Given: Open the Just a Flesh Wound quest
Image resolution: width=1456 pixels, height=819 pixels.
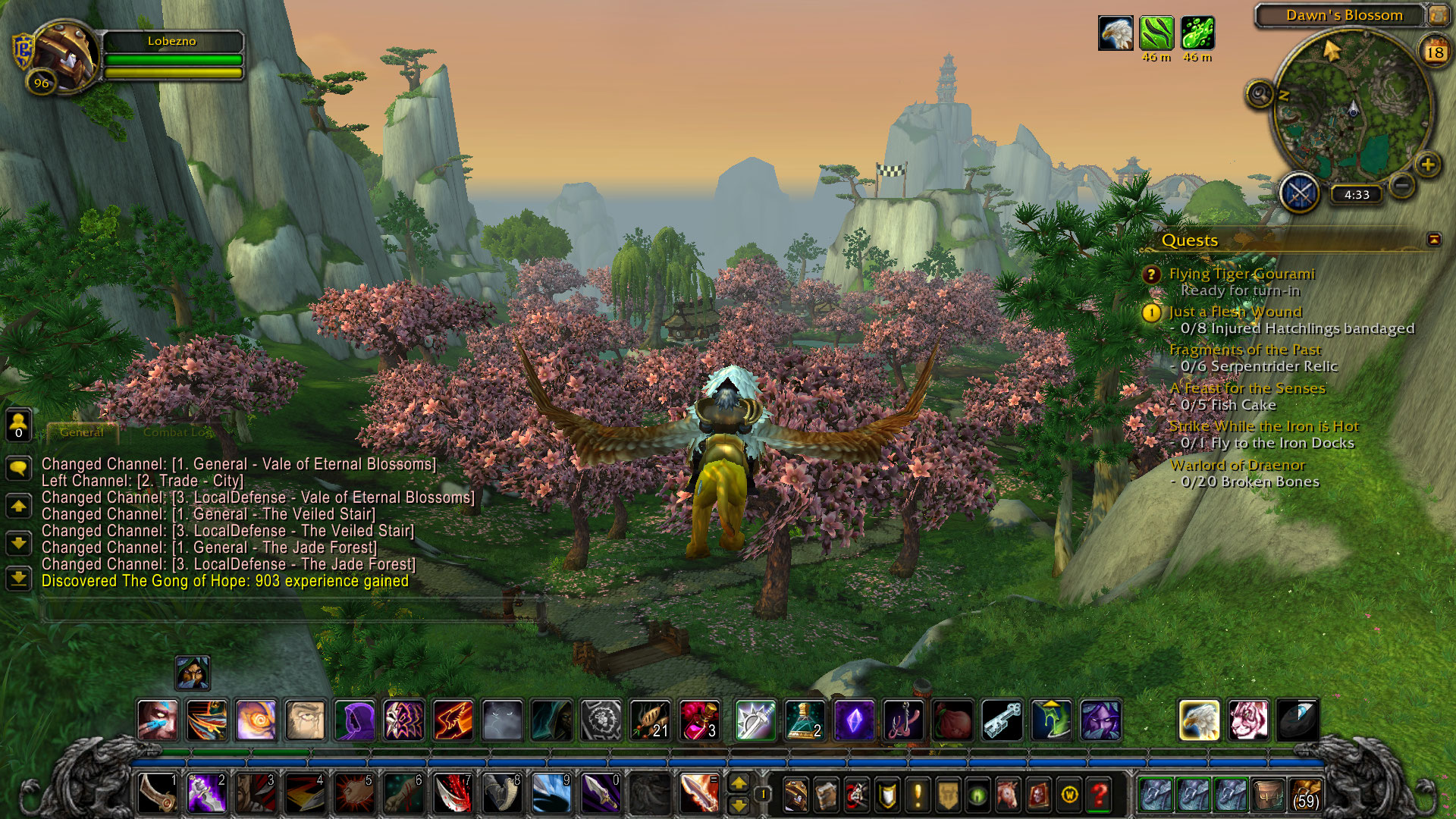Looking at the screenshot, I should pos(1235,312).
